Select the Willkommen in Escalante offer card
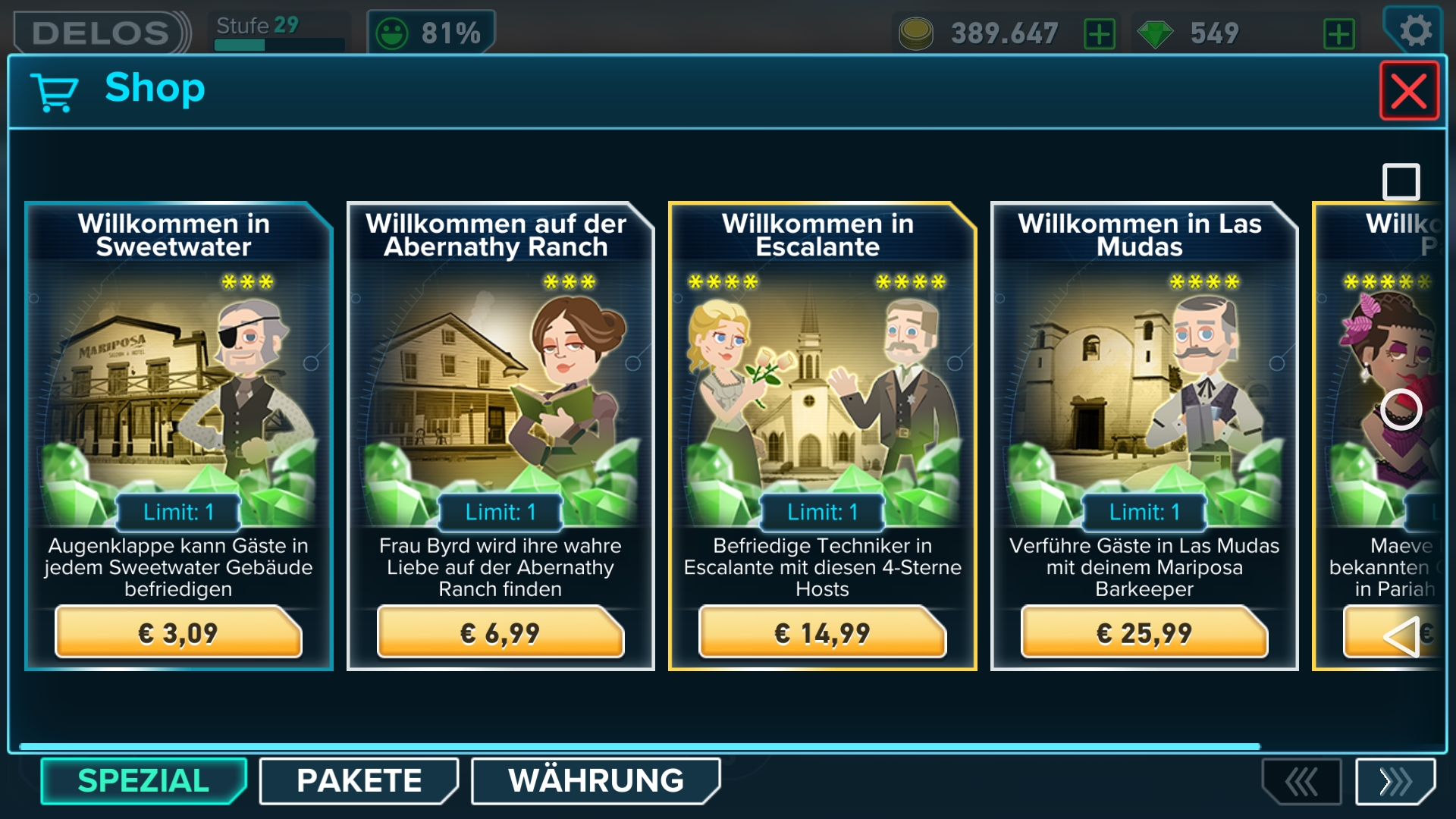 click(822, 394)
